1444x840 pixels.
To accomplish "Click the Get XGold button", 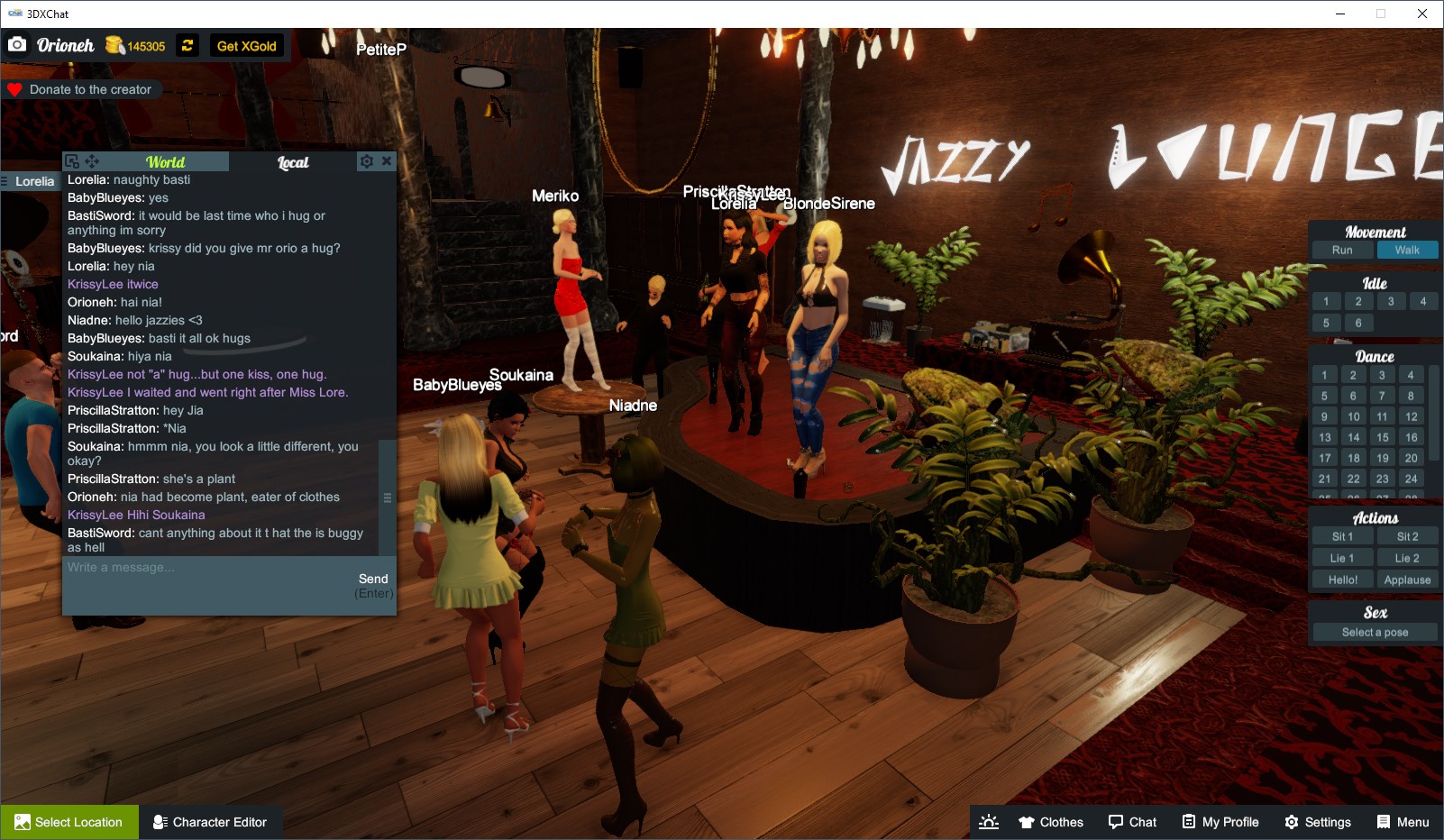I will 248,45.
